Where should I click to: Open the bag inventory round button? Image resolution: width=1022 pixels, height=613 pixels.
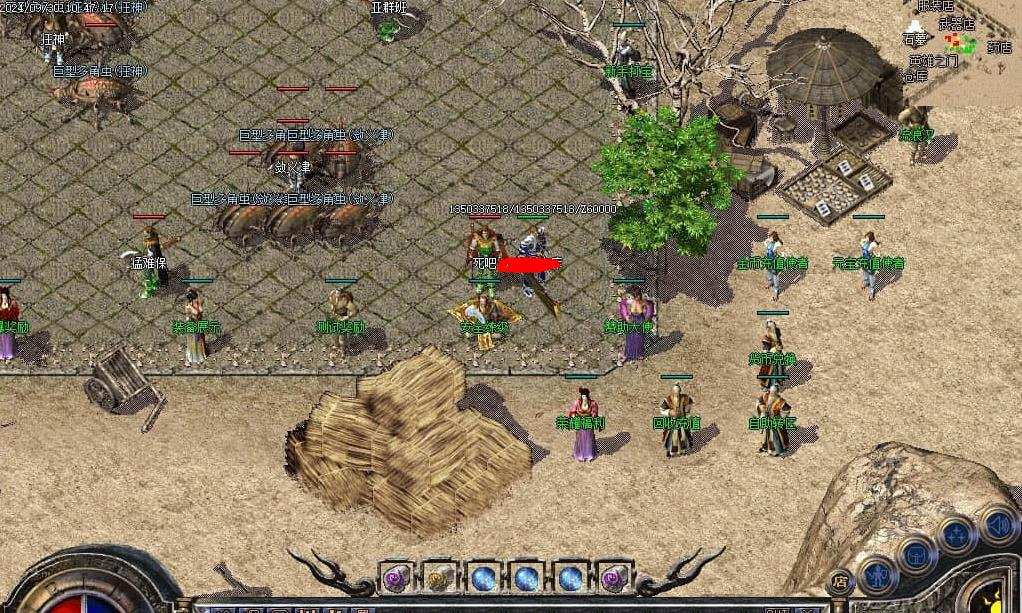[916, 553]
